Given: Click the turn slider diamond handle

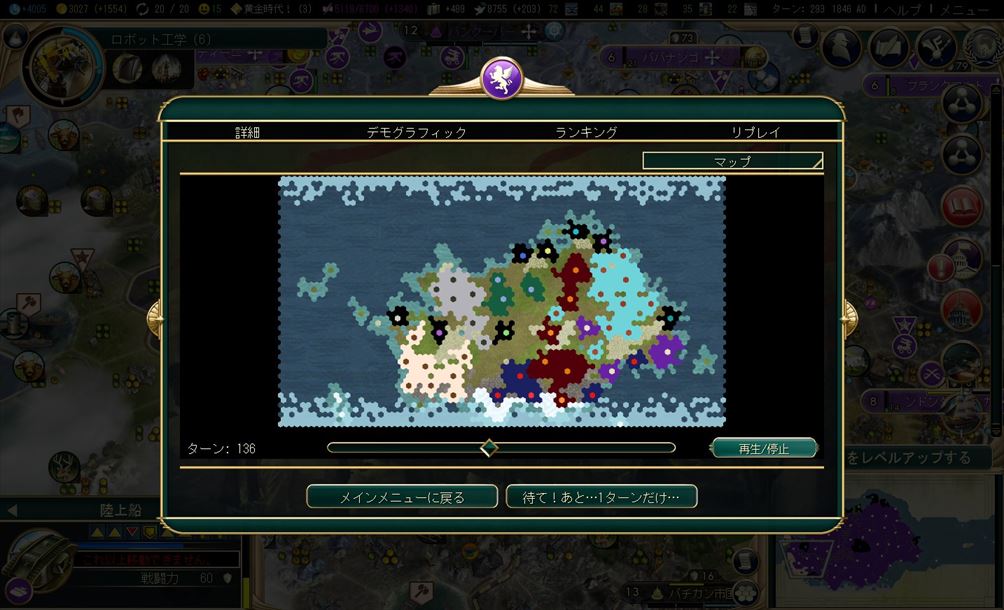Looking at the screenshot, I should 489,448.
